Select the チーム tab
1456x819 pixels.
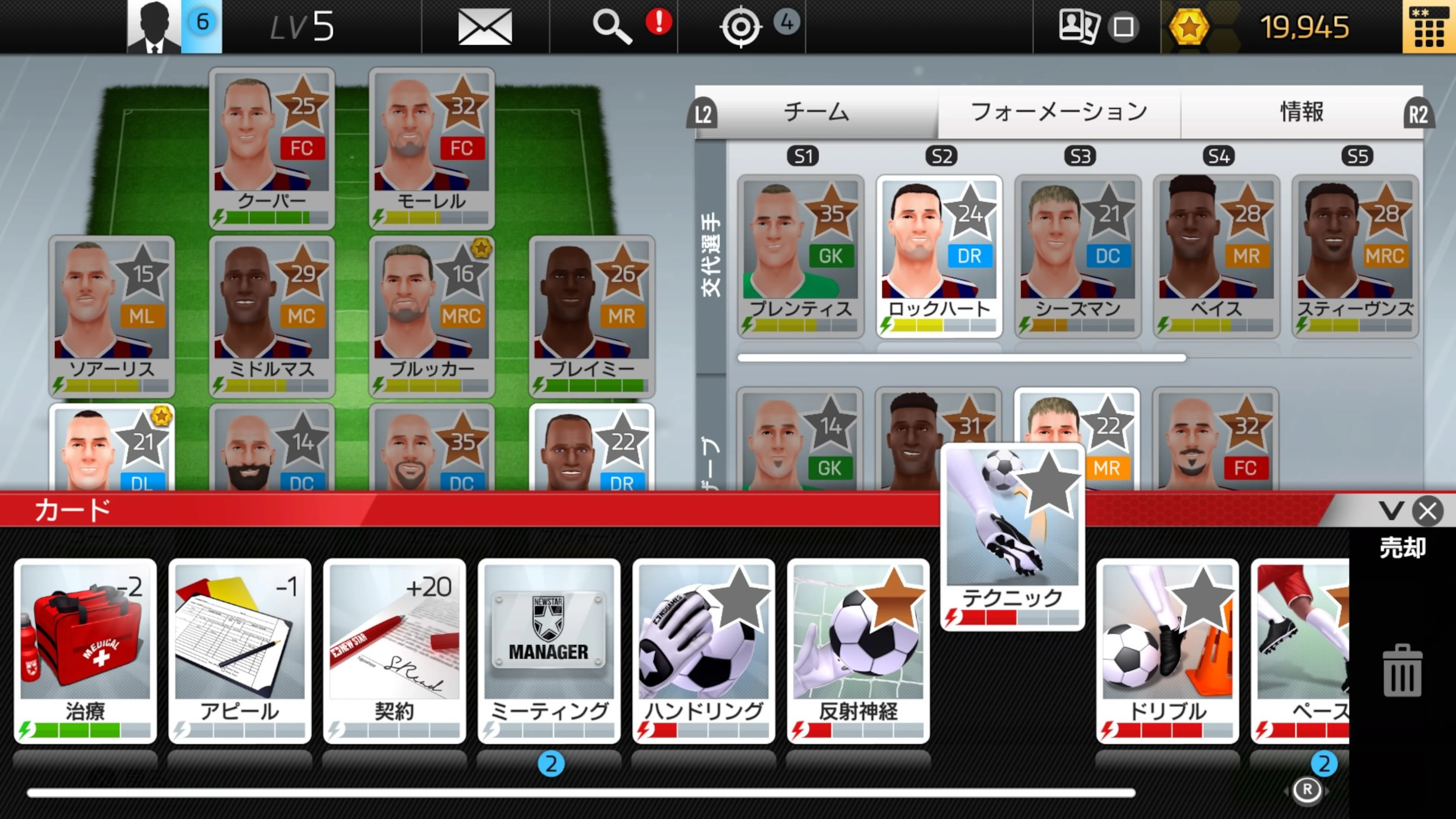816,112
